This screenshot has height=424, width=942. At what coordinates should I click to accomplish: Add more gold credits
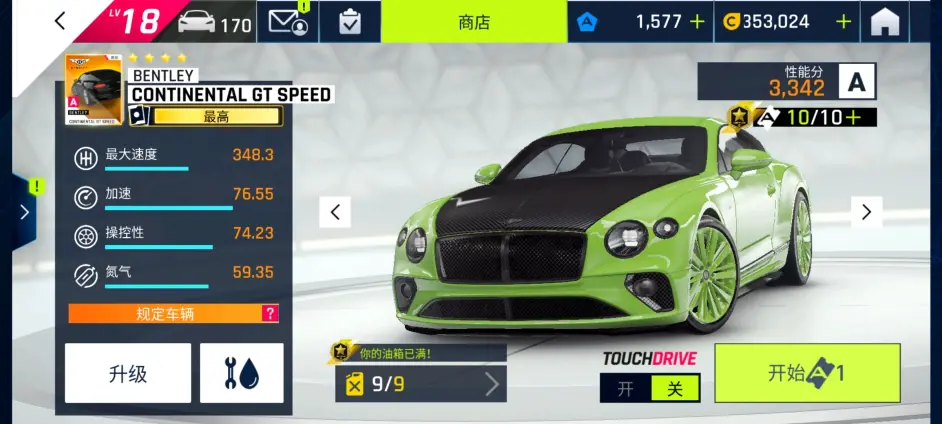pyautogui.click(x=844, y=22)
